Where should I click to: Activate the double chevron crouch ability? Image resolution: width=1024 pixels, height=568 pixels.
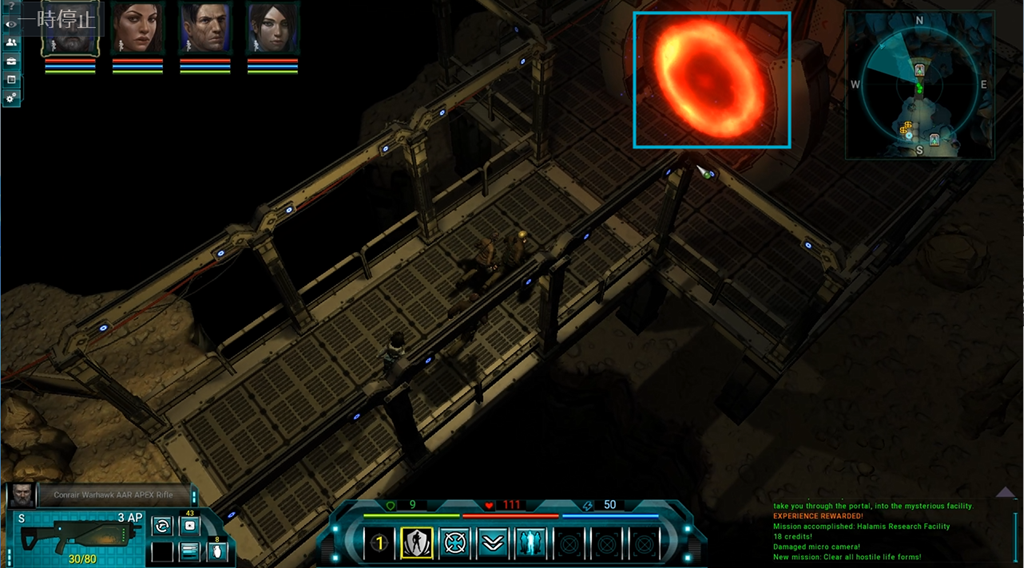point(492,543)
